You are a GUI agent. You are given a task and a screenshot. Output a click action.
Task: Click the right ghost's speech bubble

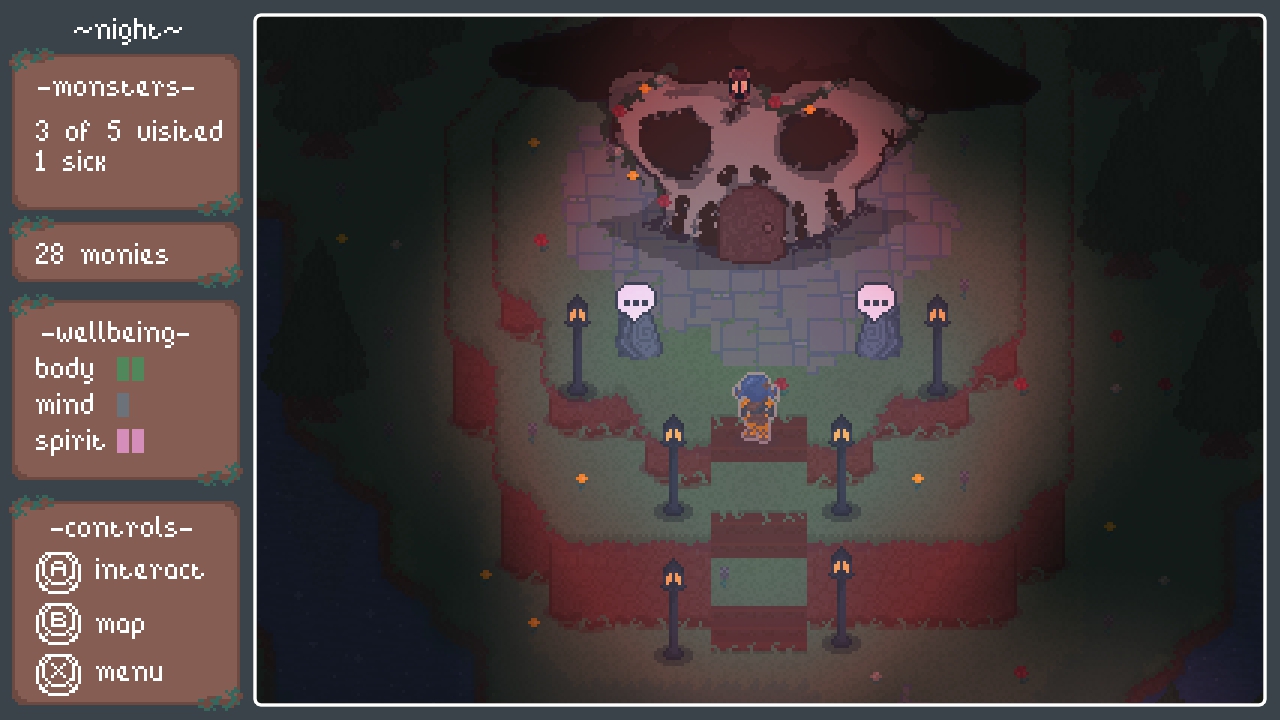[877, 297]
